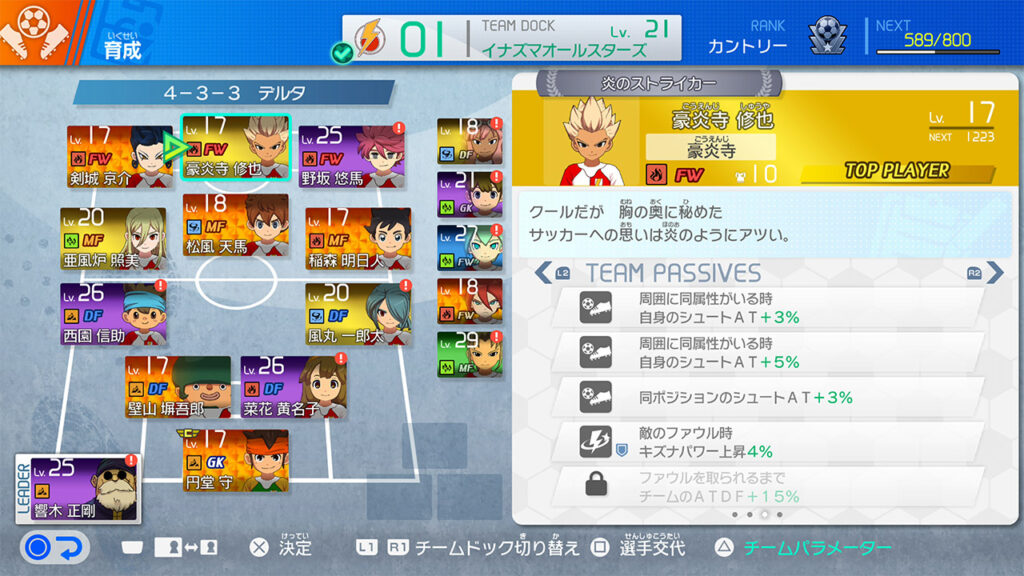The image size is (1024, 576).
Task: Select leader 響木 正剛 card
Action: point(80,489)
